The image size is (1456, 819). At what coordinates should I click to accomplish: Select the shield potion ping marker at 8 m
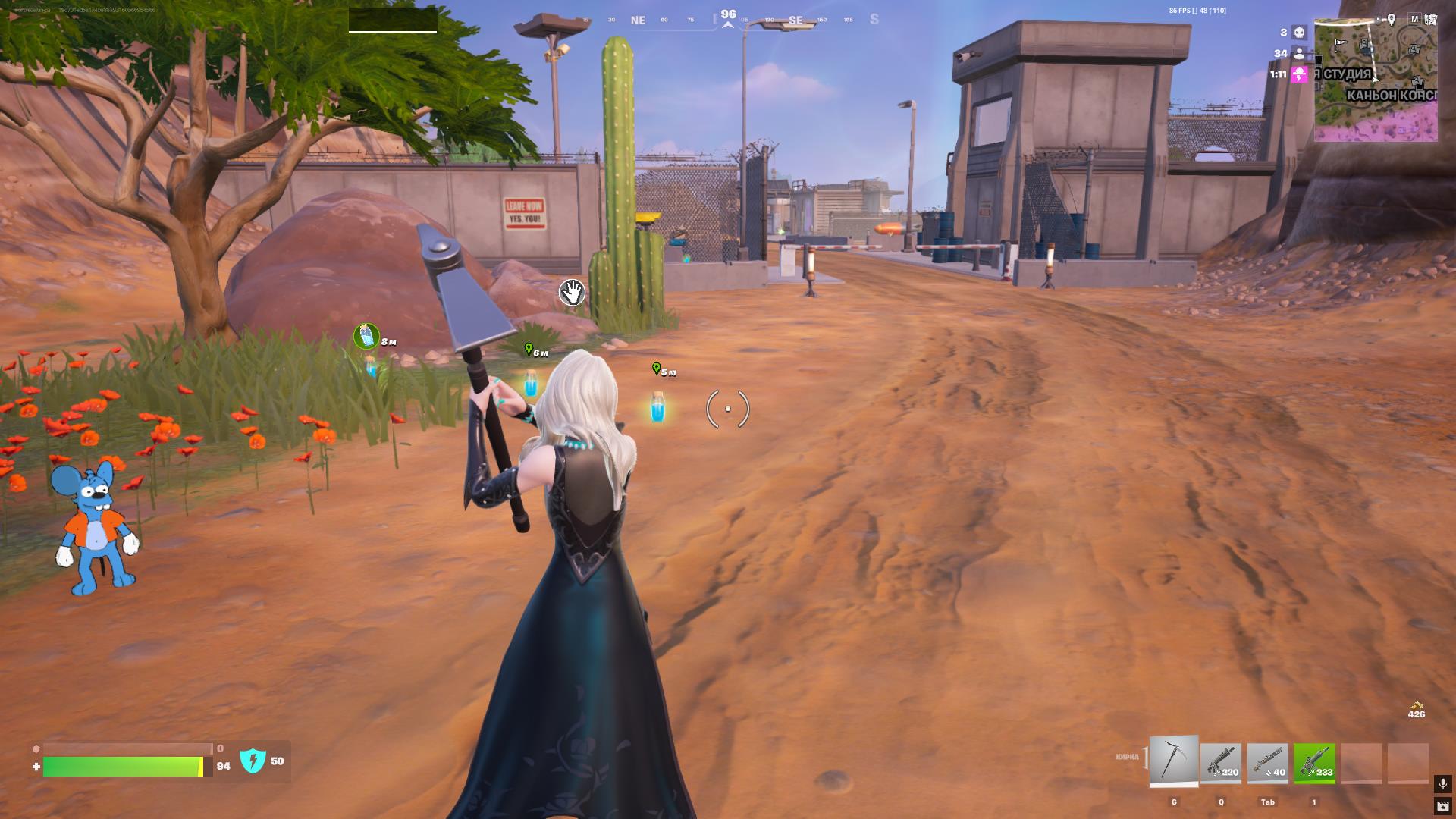pos(366,336)
